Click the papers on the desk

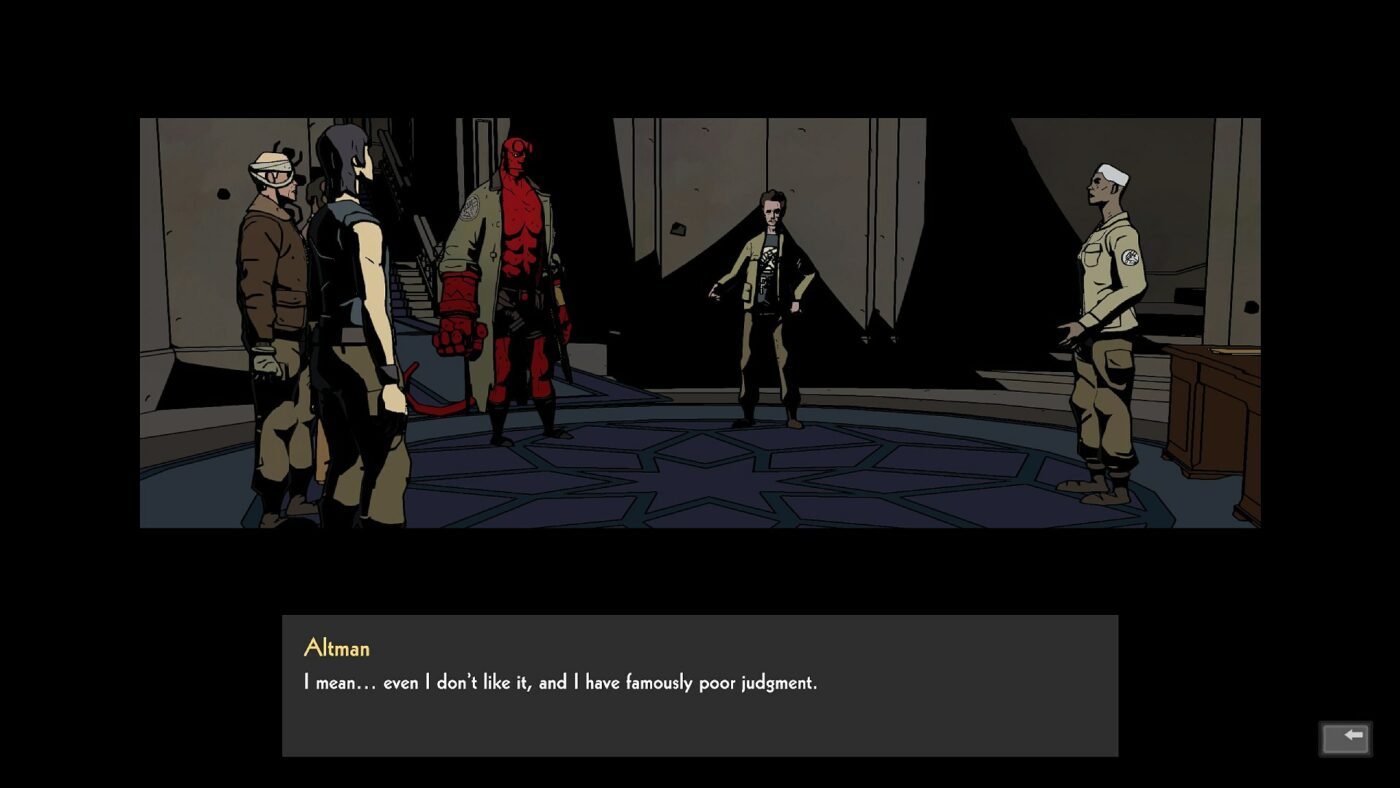point(1235,351)
